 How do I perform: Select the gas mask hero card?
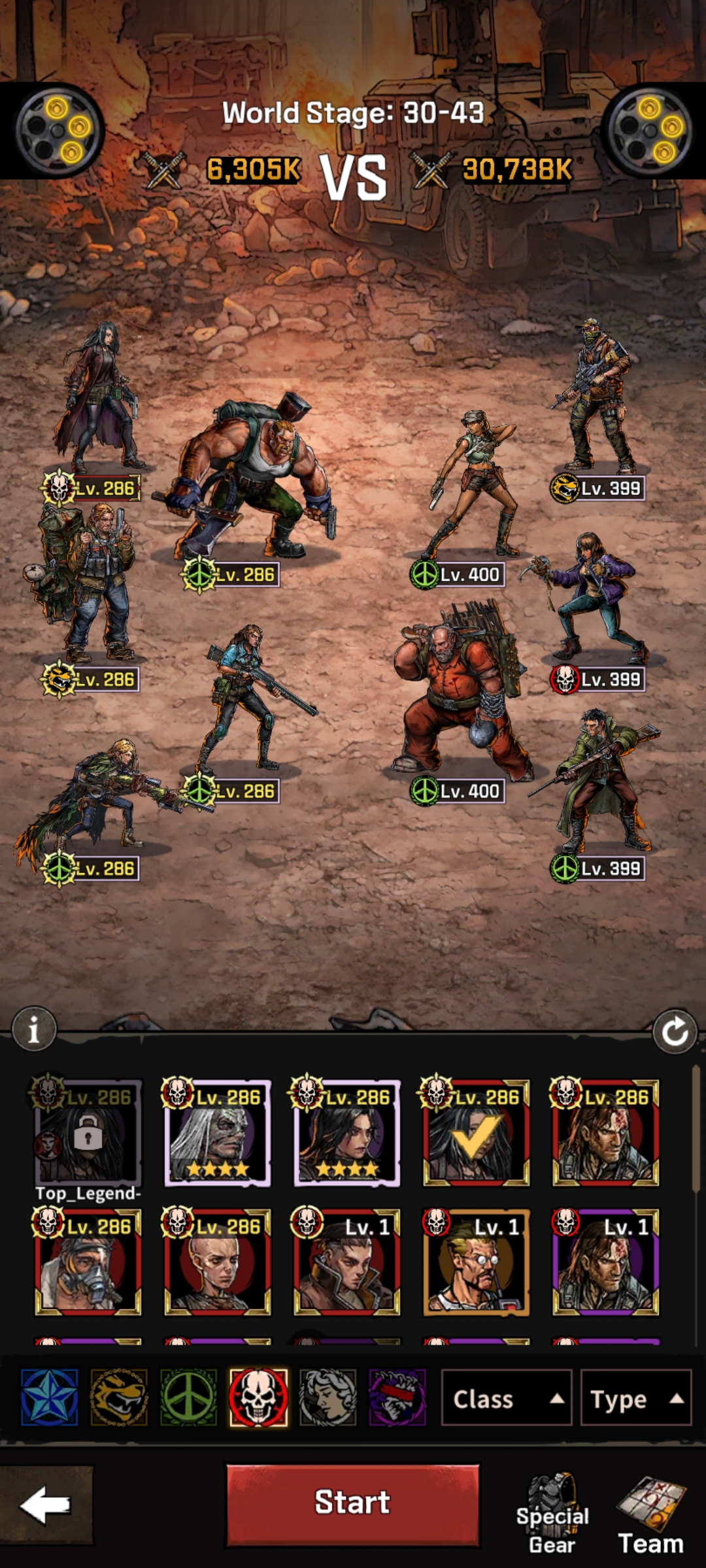pos(88,1262)
